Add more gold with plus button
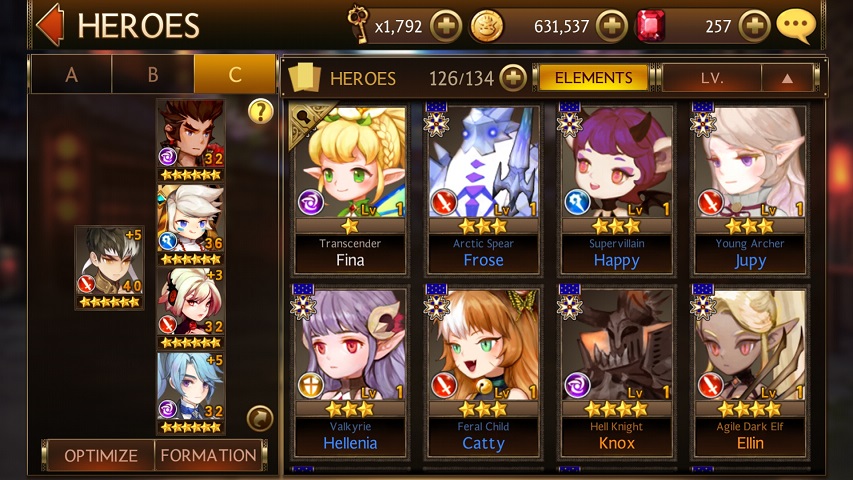Screen dimensions: 853x480 click(x=612, y=26)
